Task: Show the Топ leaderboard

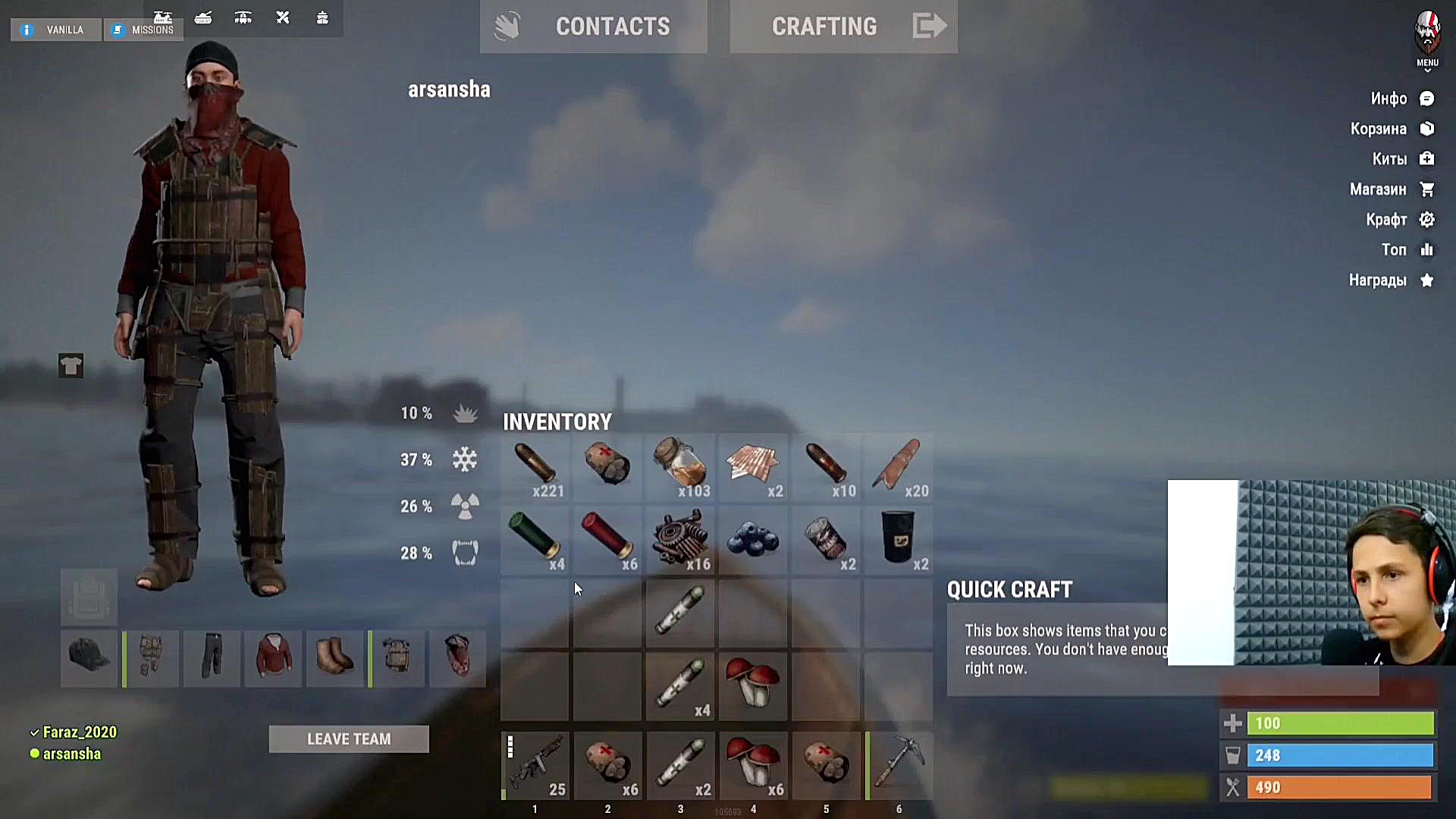Action: tap(1407, 250)
